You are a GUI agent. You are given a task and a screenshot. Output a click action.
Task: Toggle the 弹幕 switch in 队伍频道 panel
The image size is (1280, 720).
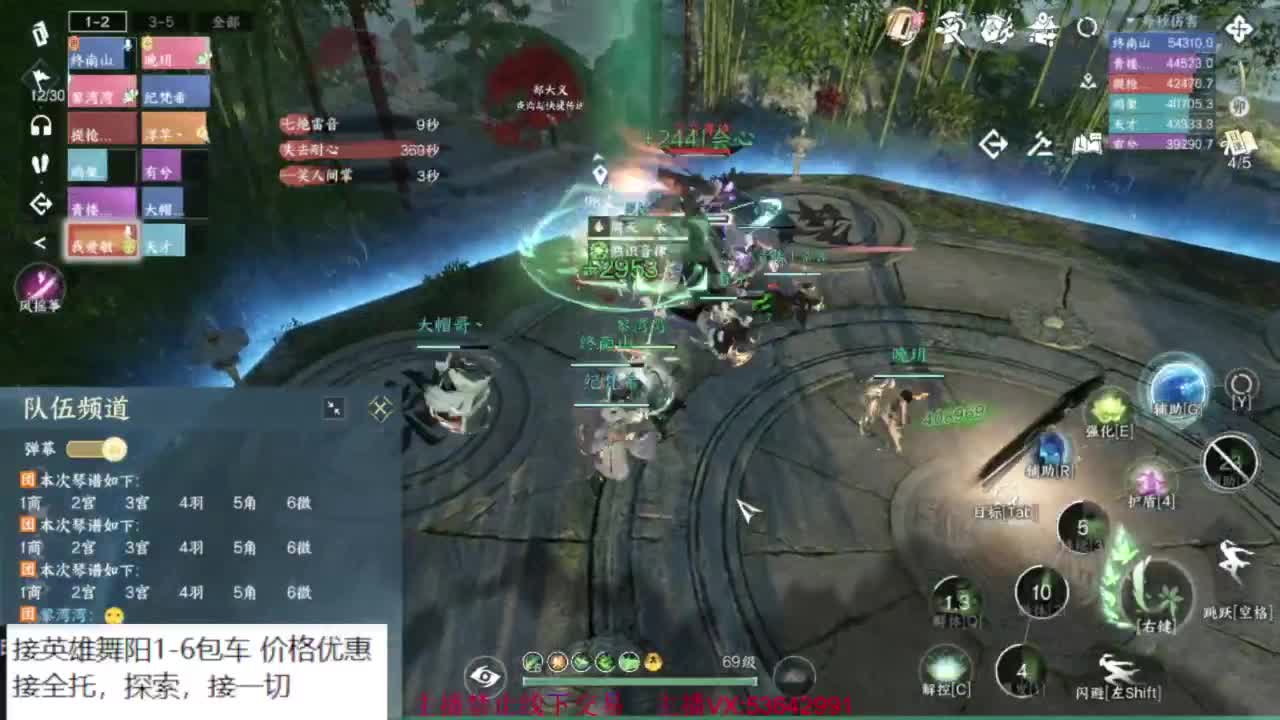click(95, 450)
